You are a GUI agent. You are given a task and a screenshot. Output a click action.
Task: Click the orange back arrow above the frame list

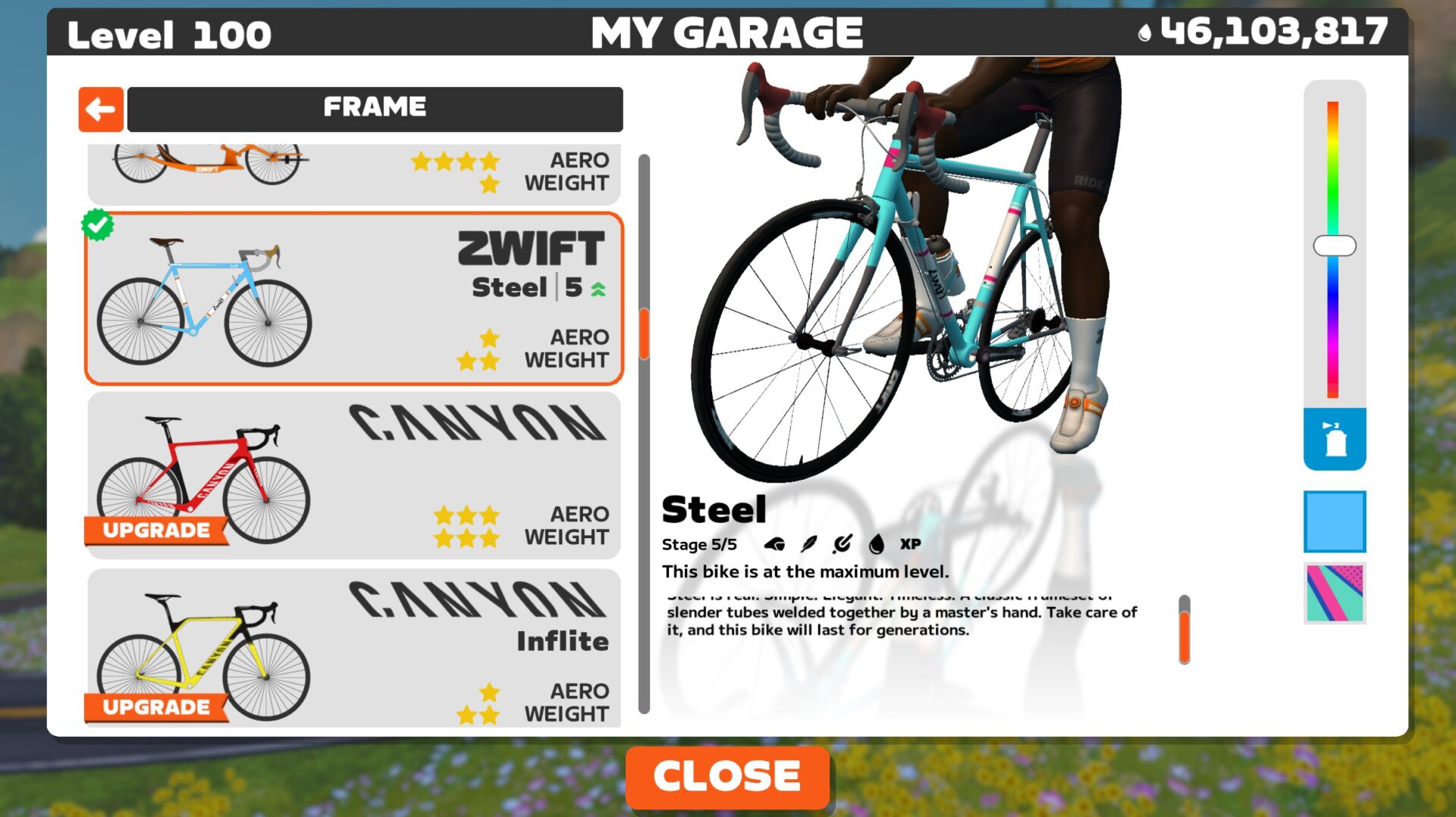[x=100, y=108]
